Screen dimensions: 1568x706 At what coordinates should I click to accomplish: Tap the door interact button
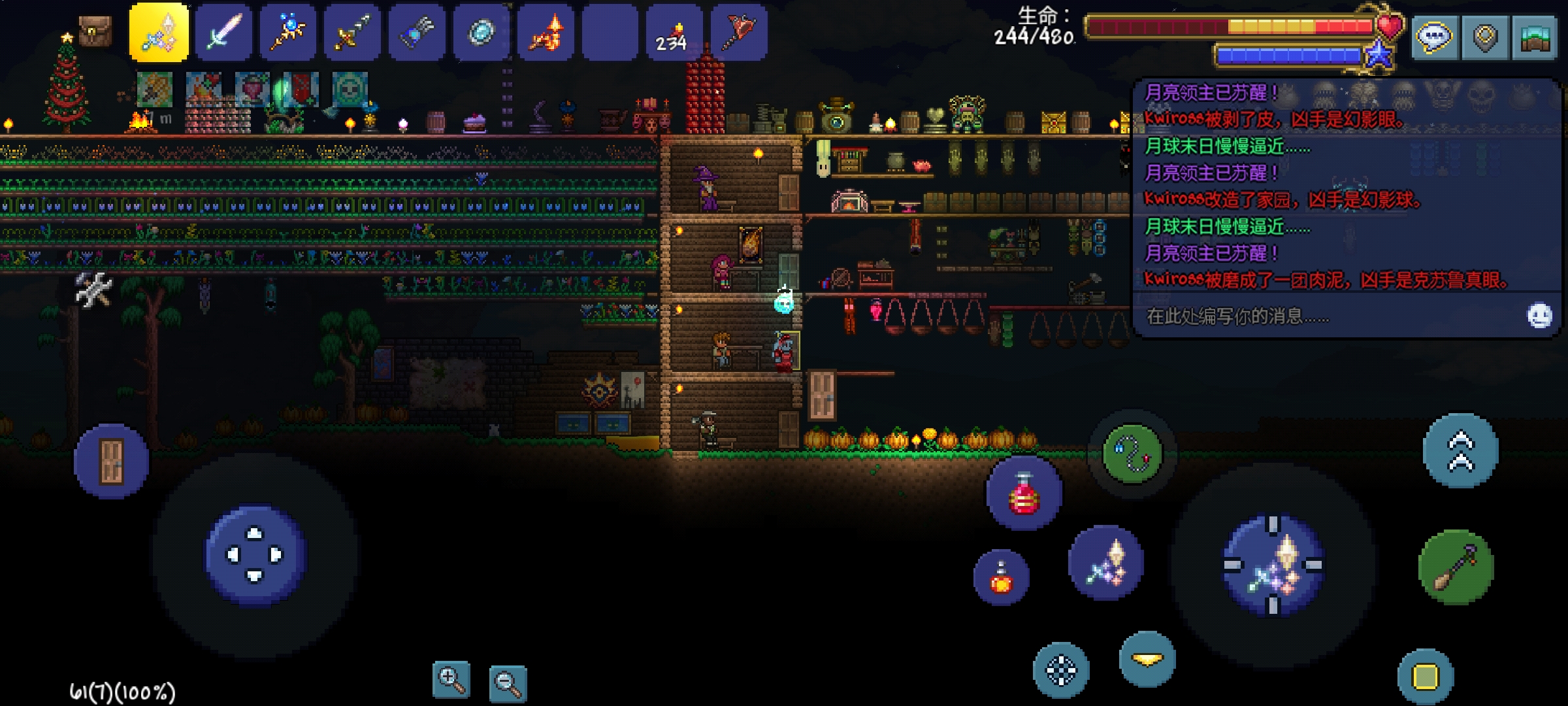point(111,462)
